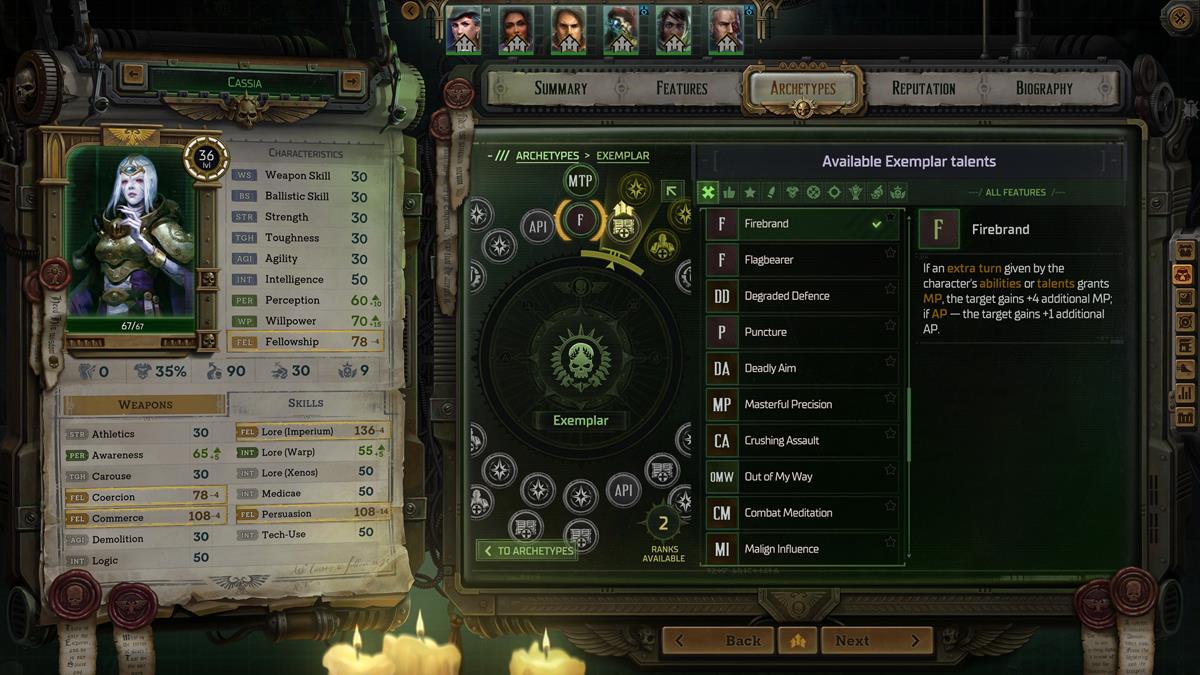Choose the Crushing Assault talent
Viewport: 1200px width, 675px height.
pyautogui.click(x=800, y=440)
